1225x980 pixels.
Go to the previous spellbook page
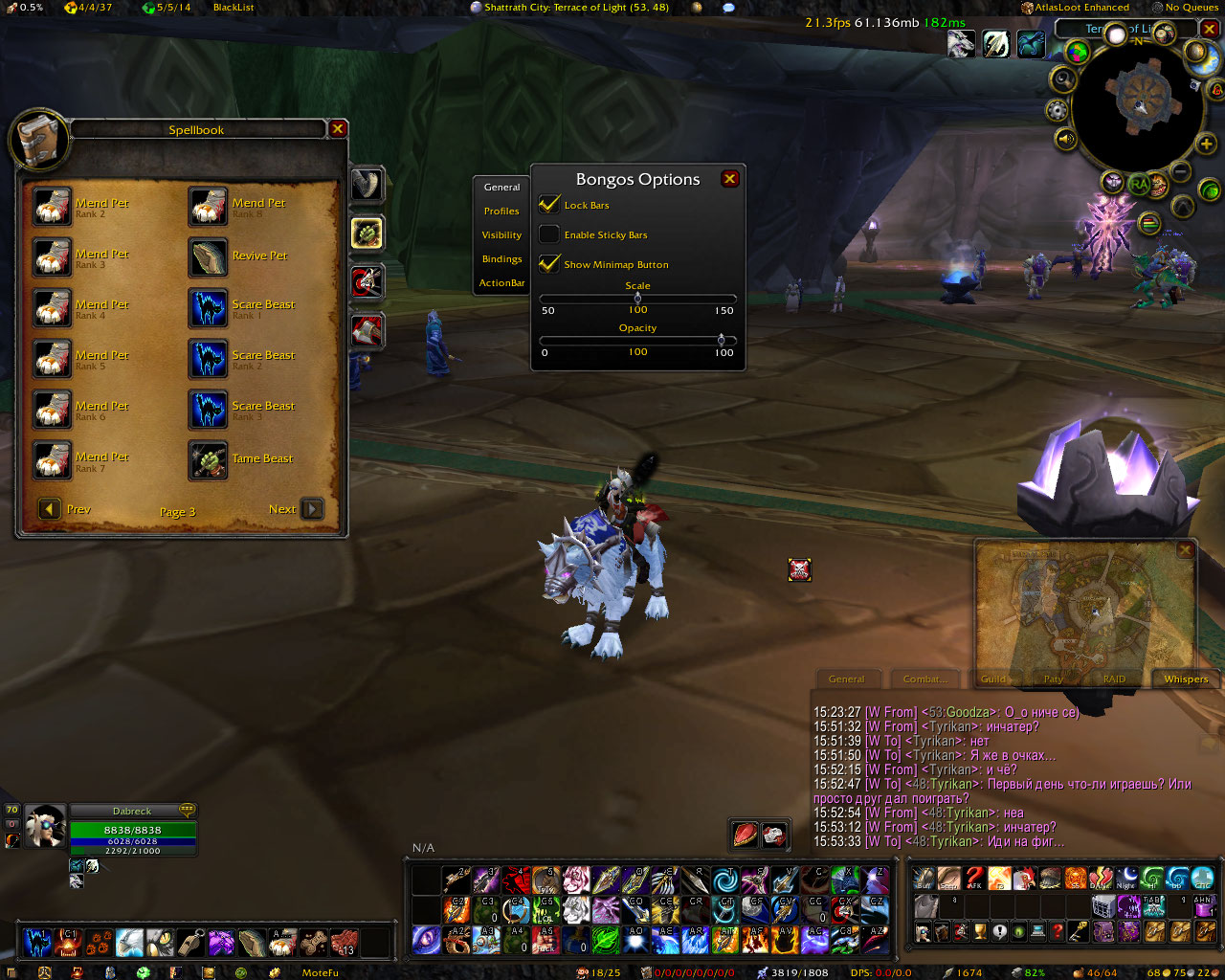50,509
